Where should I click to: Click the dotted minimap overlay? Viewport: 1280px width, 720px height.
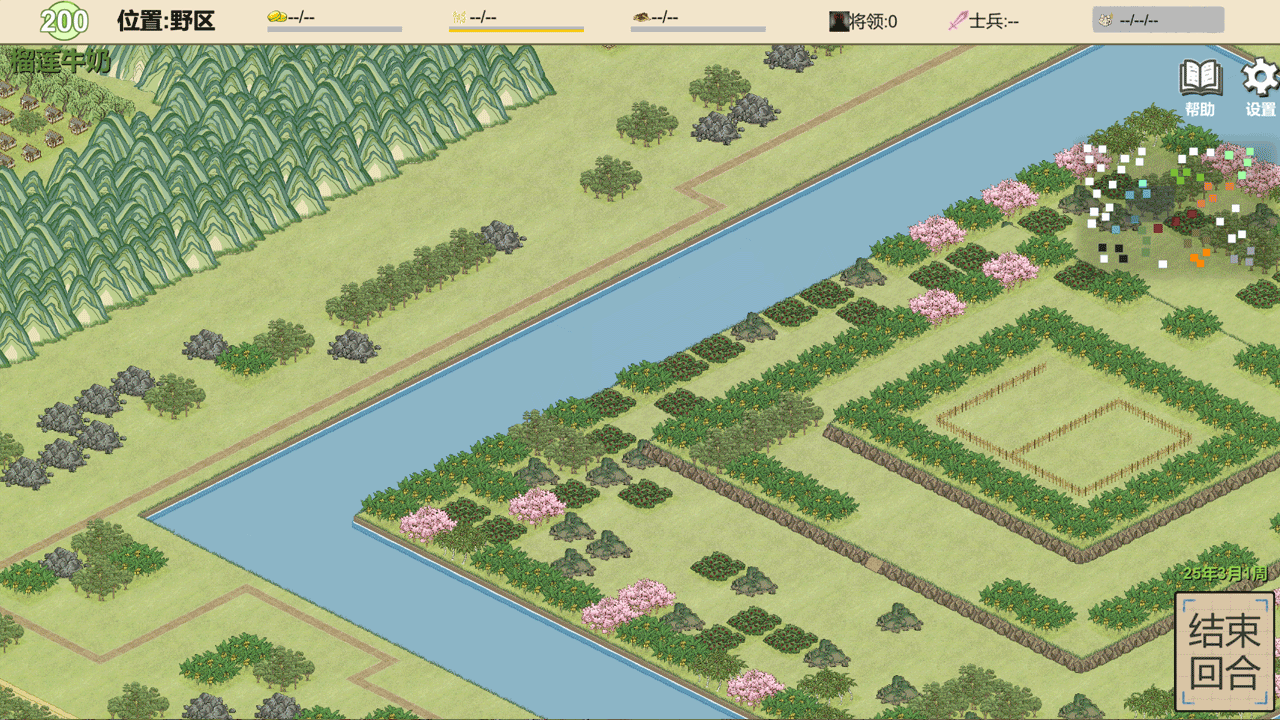coord(1170,207)
